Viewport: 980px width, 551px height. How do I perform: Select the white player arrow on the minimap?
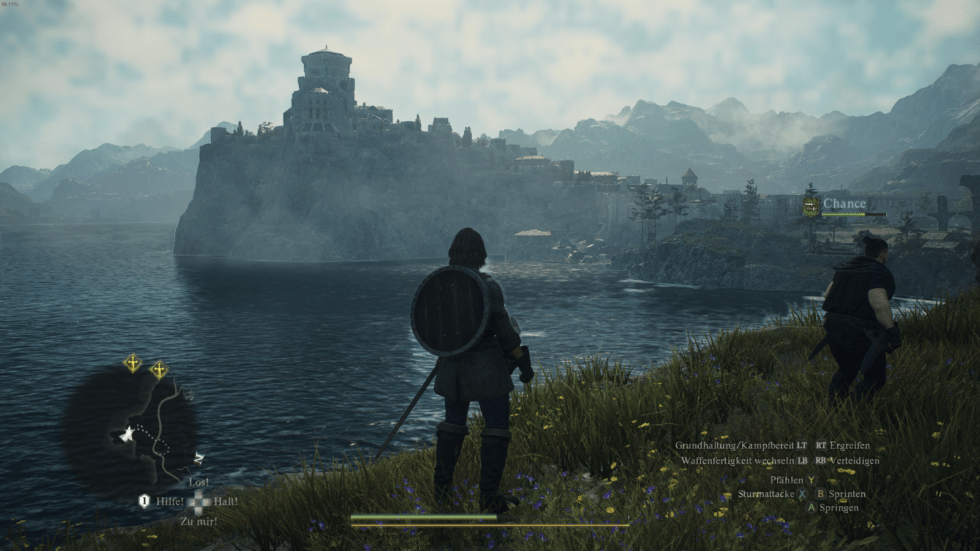point(128,434)
